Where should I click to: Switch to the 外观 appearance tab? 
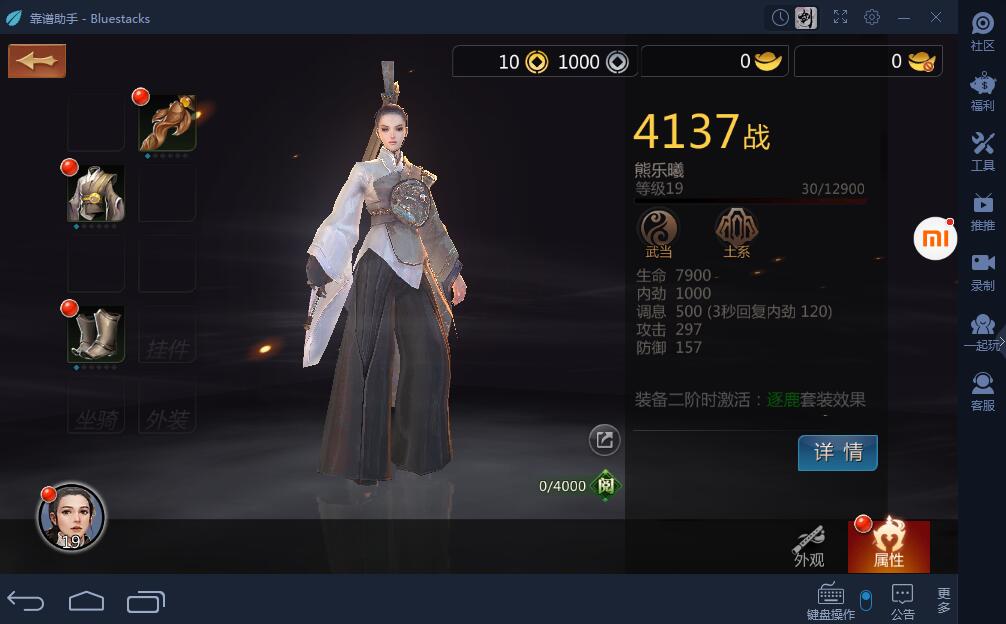(x=809, y=546)
